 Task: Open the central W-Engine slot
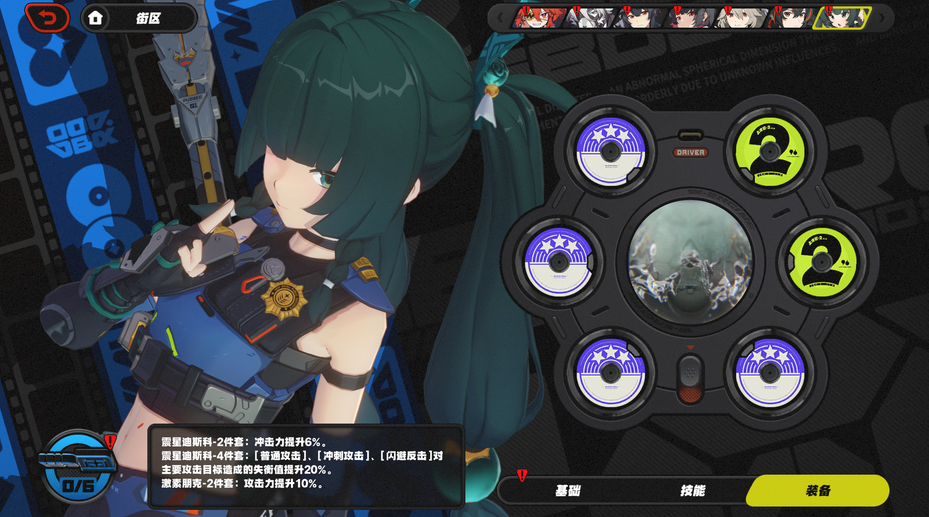(690, 259)
